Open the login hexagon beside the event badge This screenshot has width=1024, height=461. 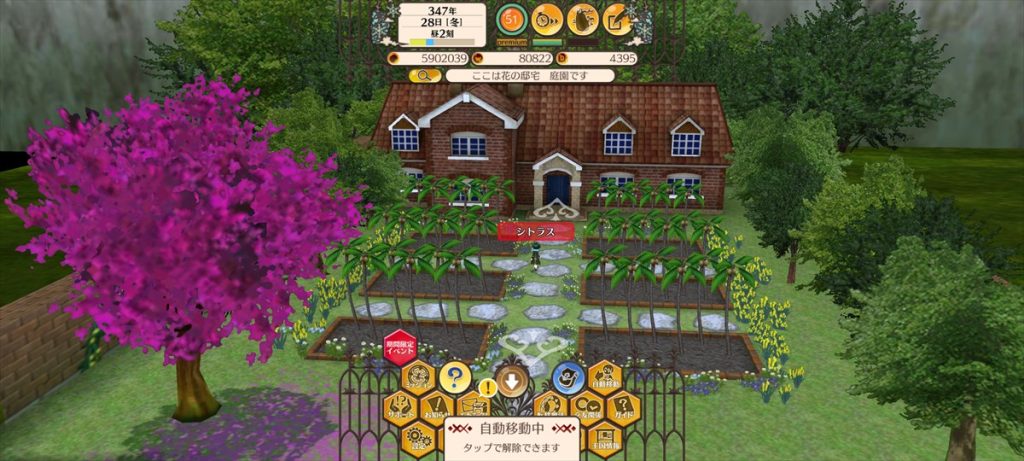coord(419,378)
